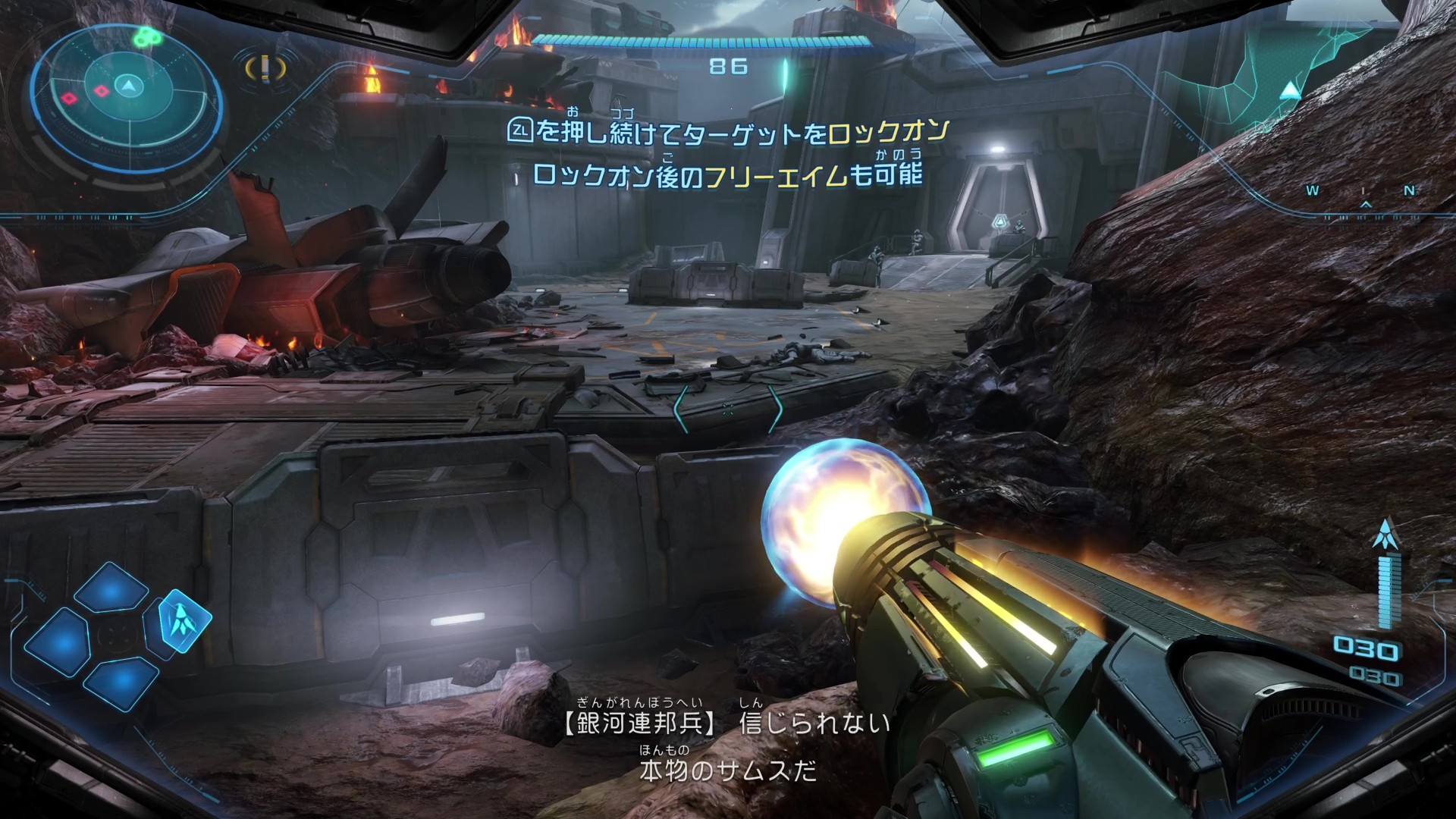
Task: Click the green cluster blip on the radar edge
Action: point(147,36)
